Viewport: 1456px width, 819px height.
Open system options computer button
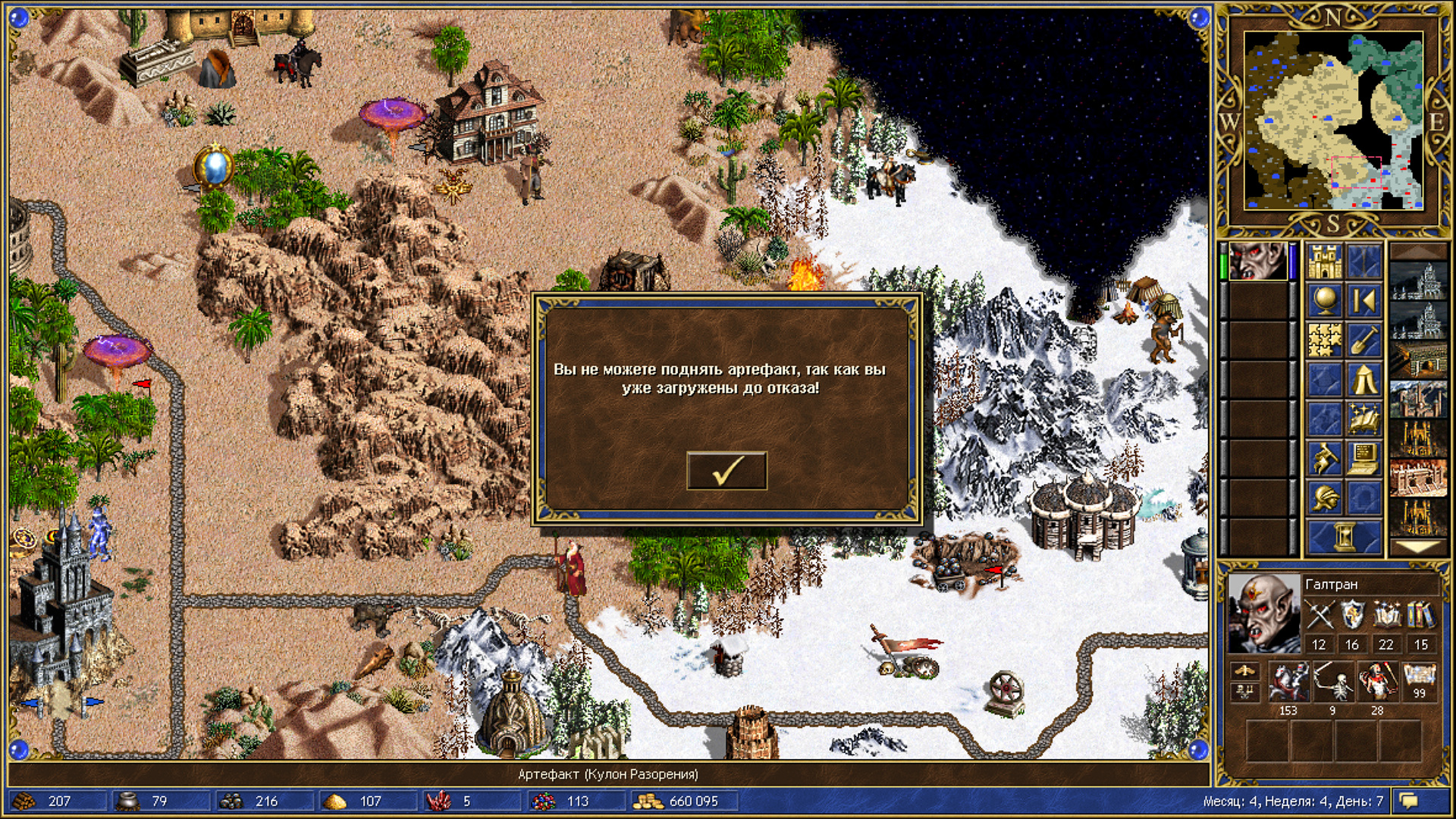pos(1363,459)
